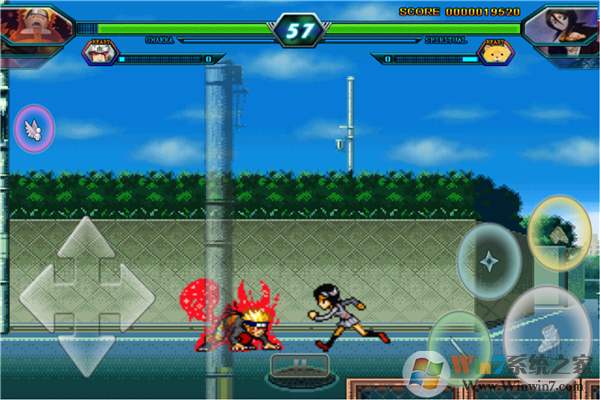Activate the purple wing bubble button
The width and height of the screenshot is (600, 400).
tap(35, 128)
